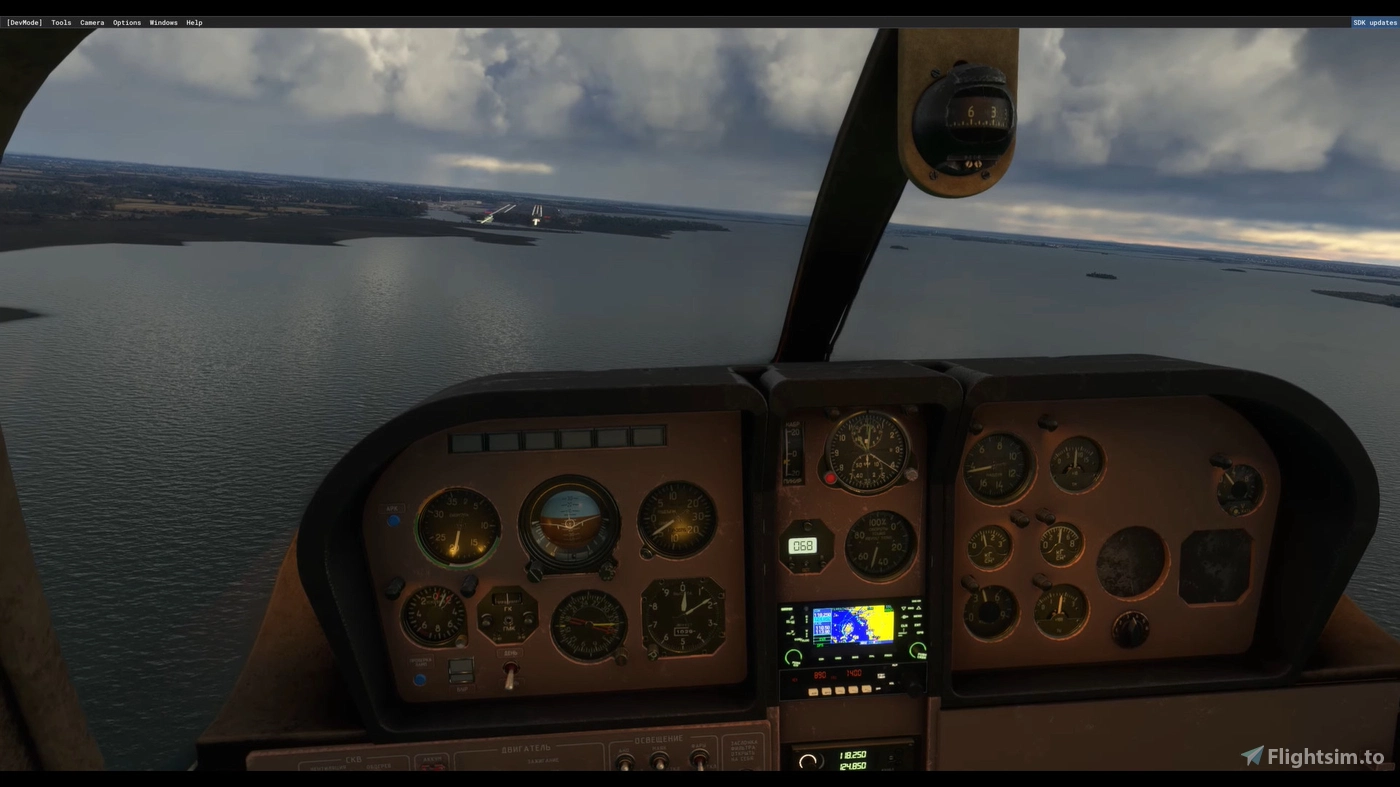The width and height of the screenshot is (1400, 787).
Task: Turn the GPS right-side range knob
Action: click(x=918, y=650)
